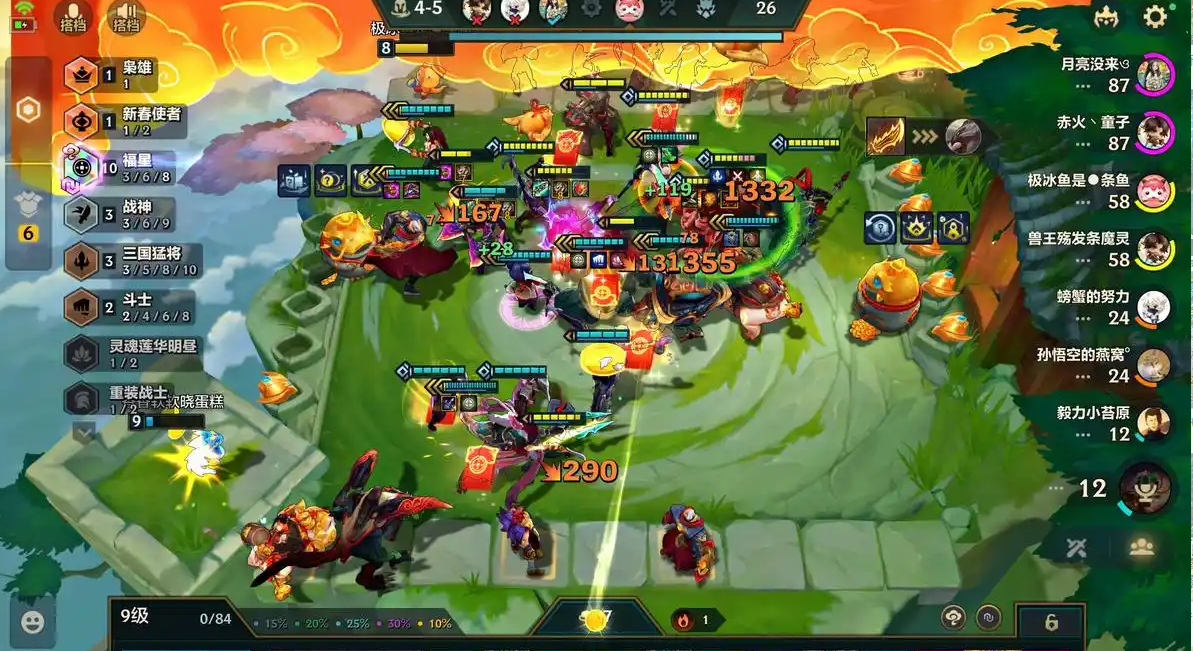Image resolution: width=1193 pixels, height=651 pixels.
Task: Tap the hexagon icon on left panel
Action: [29, 110]
